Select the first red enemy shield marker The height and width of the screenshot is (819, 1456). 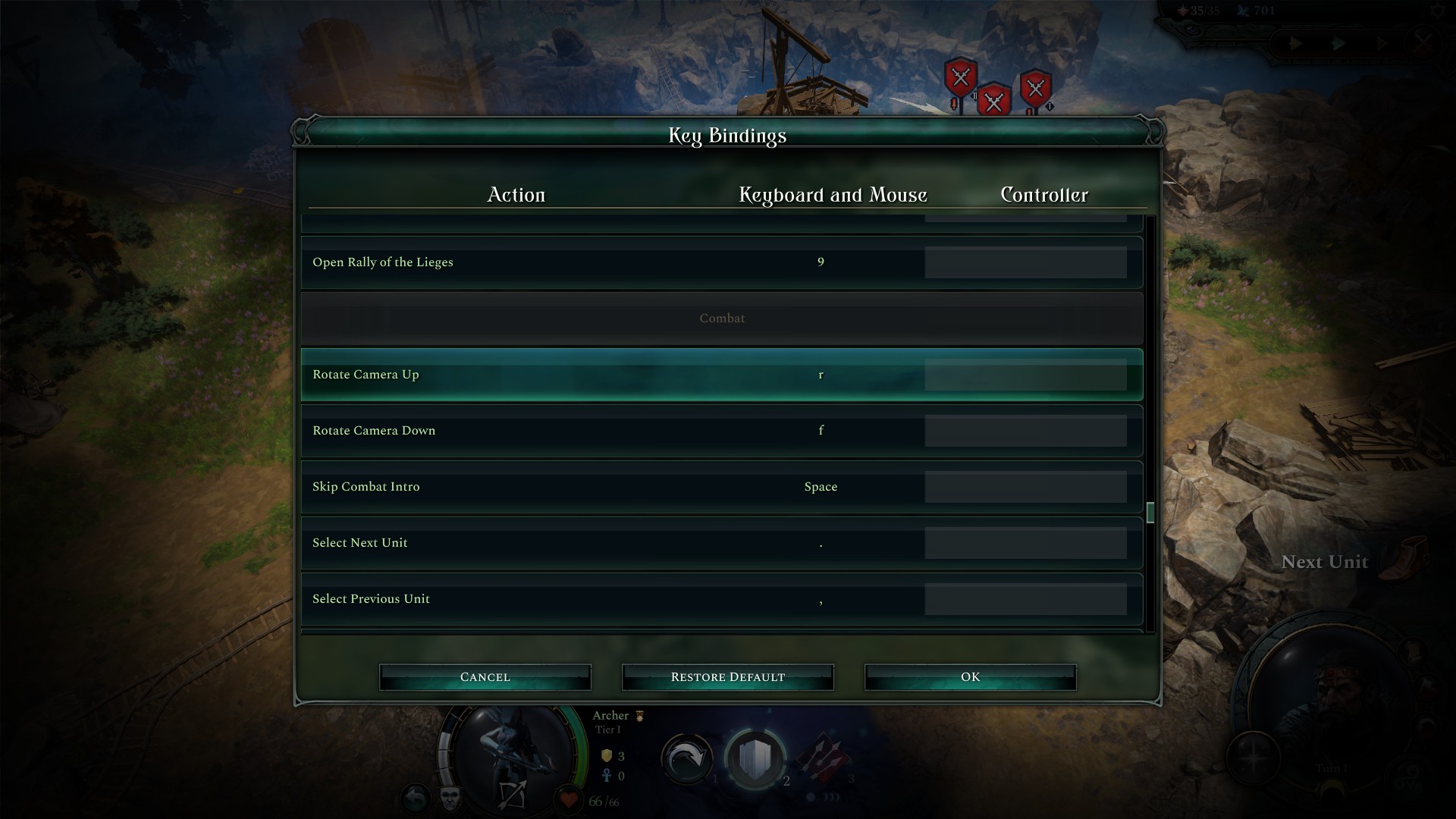pos(960,77)
